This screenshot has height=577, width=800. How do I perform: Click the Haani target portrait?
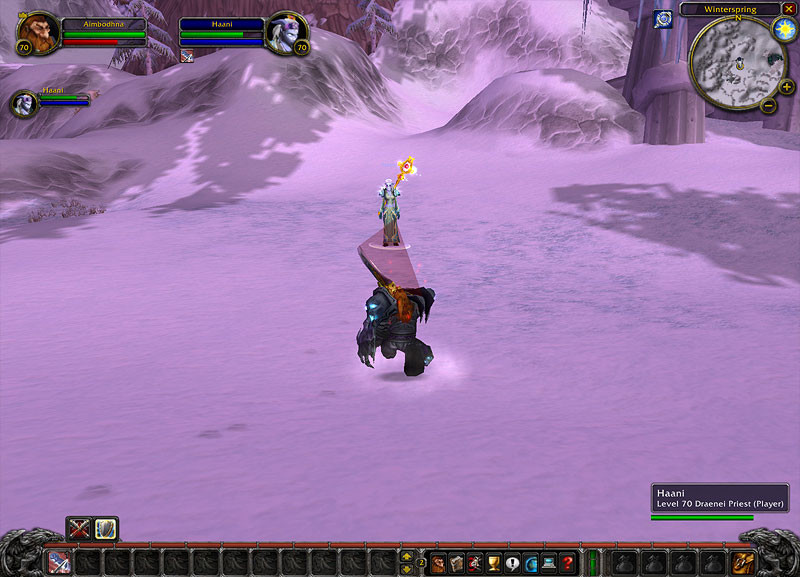[x=287, y=32]
